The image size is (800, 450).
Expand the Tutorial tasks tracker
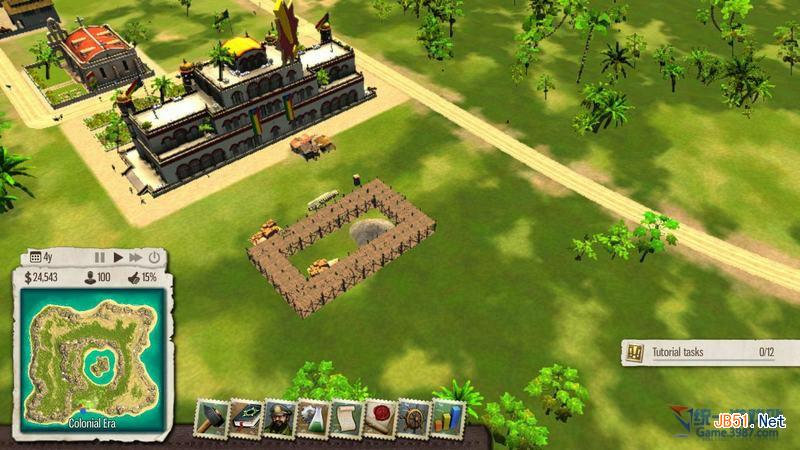pos(699,352)
